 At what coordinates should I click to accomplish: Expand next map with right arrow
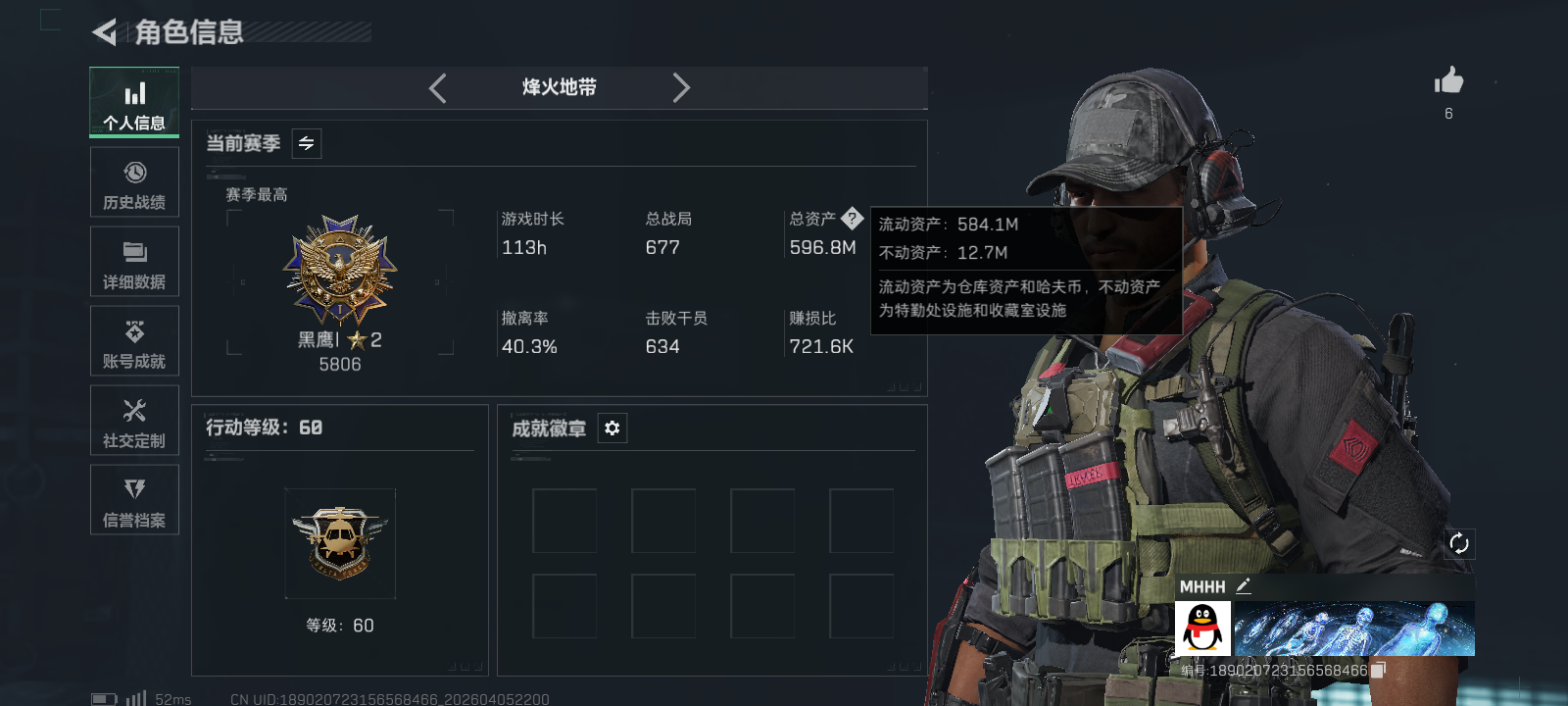click(681, 87)
